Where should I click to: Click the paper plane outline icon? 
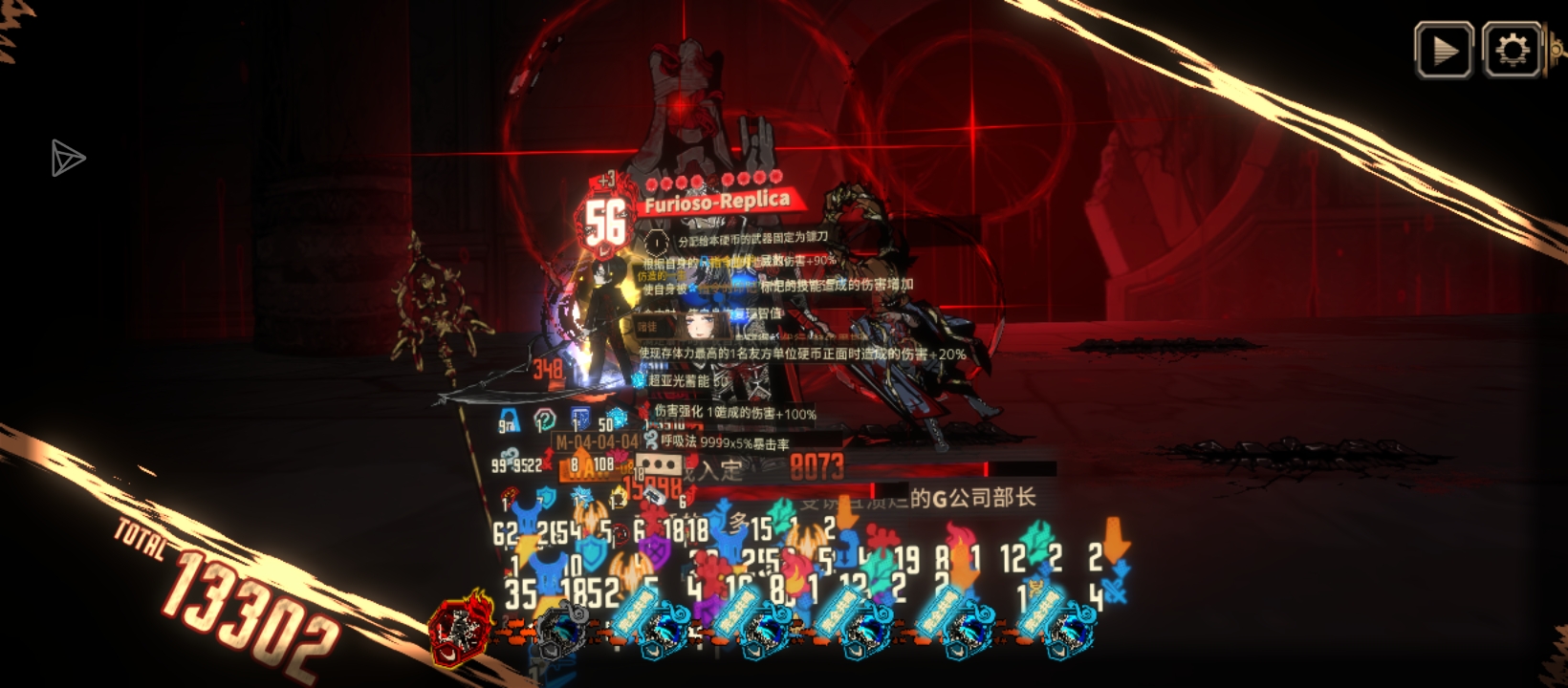point(67,159)
